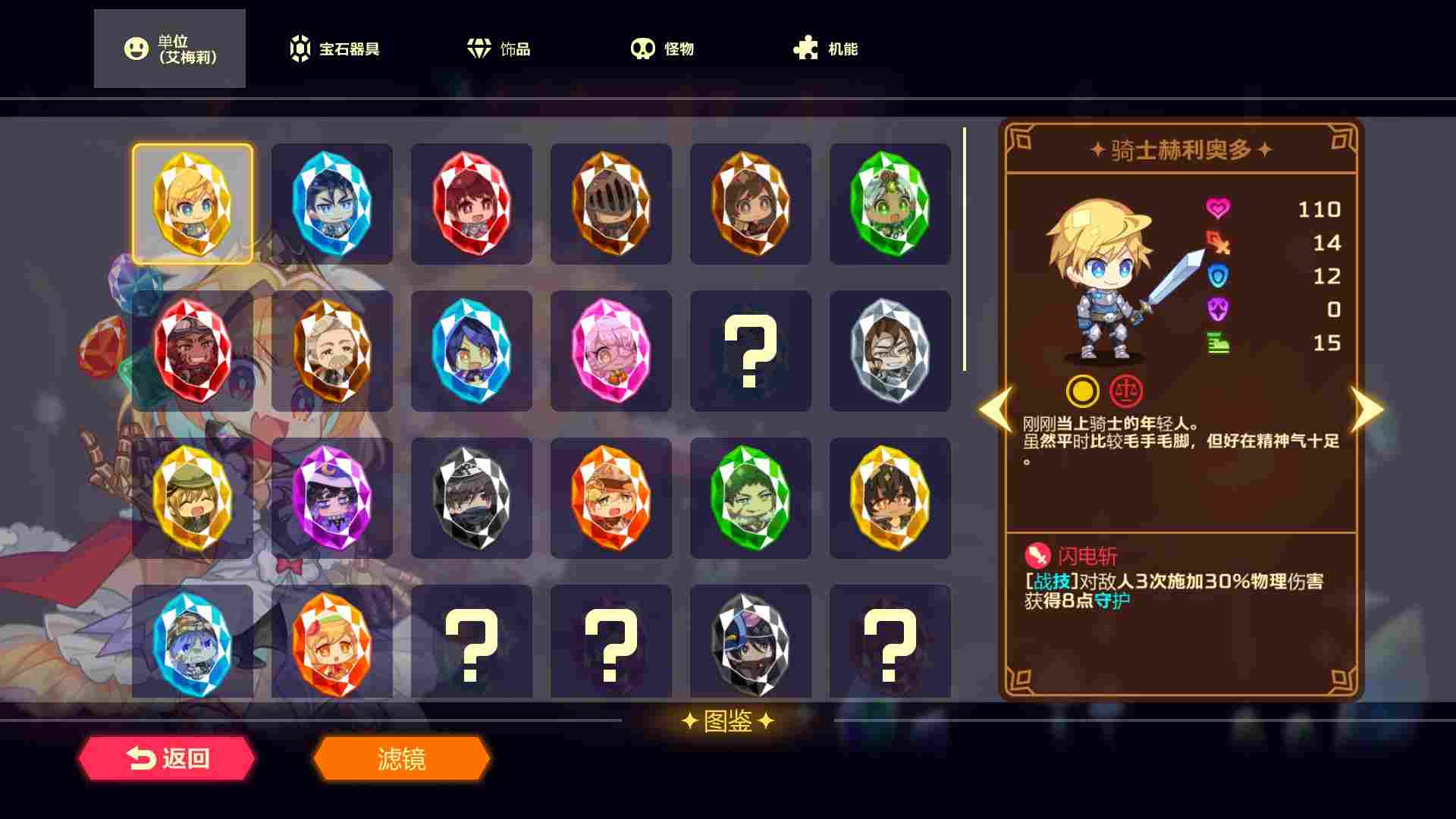
Task: Select the yellow circle trait badge
Action: 1084,391
